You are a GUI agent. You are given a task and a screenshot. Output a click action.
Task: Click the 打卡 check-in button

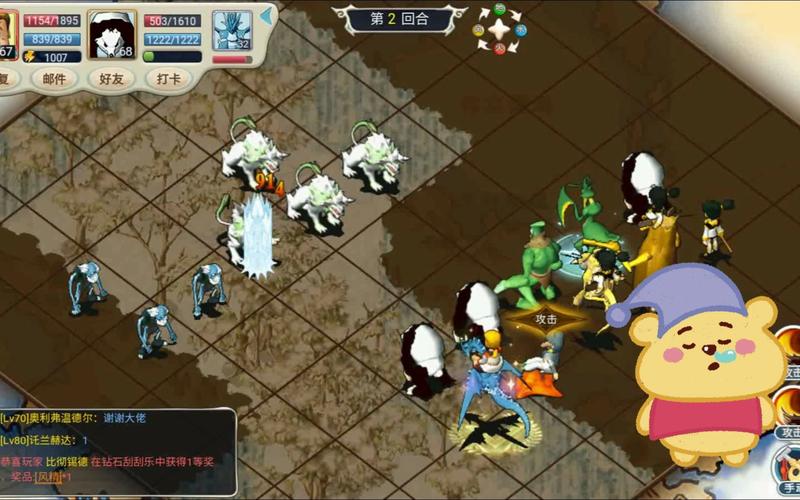click(167, 79)
